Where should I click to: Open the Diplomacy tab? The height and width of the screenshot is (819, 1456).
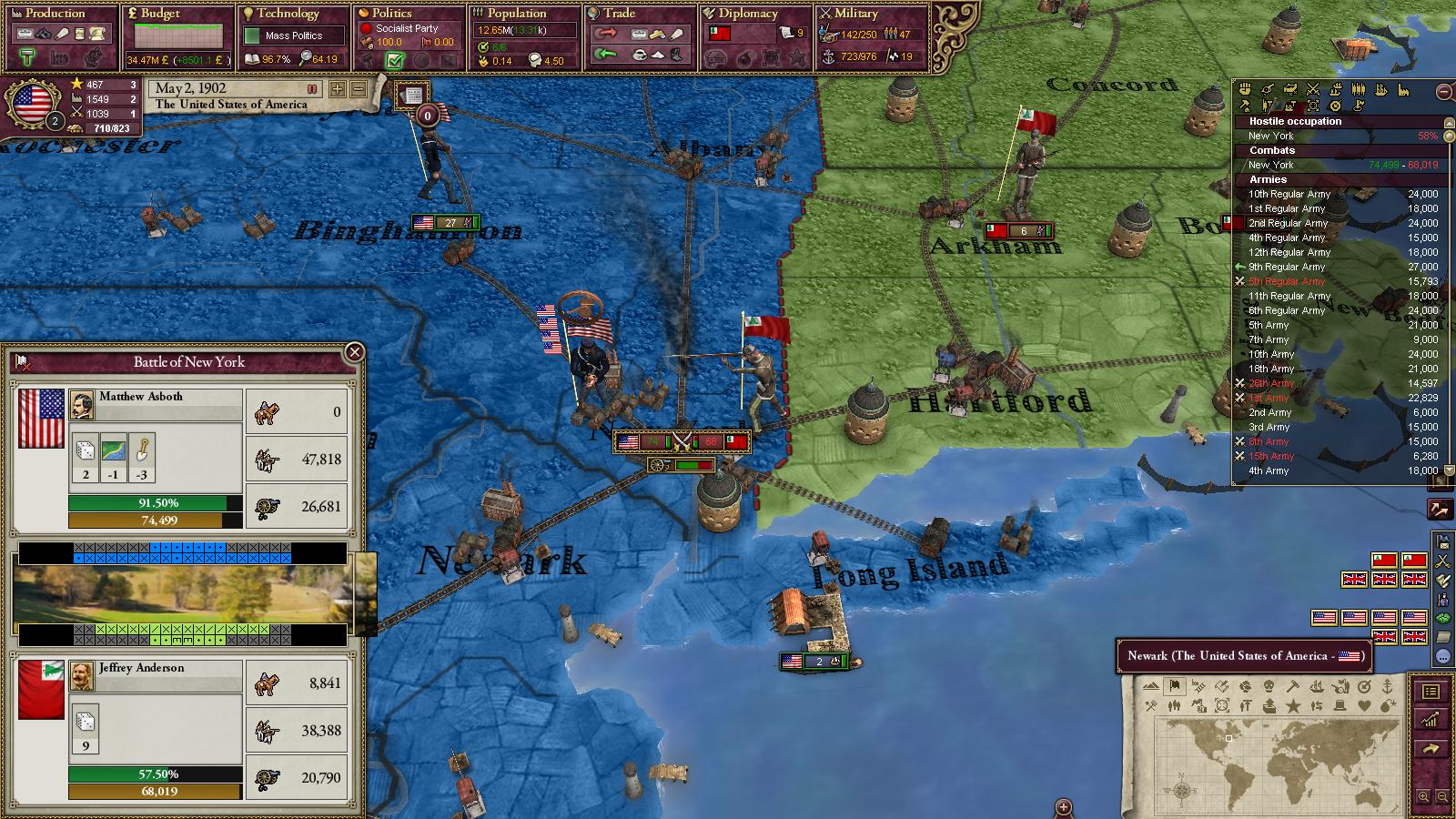[748, 14]
